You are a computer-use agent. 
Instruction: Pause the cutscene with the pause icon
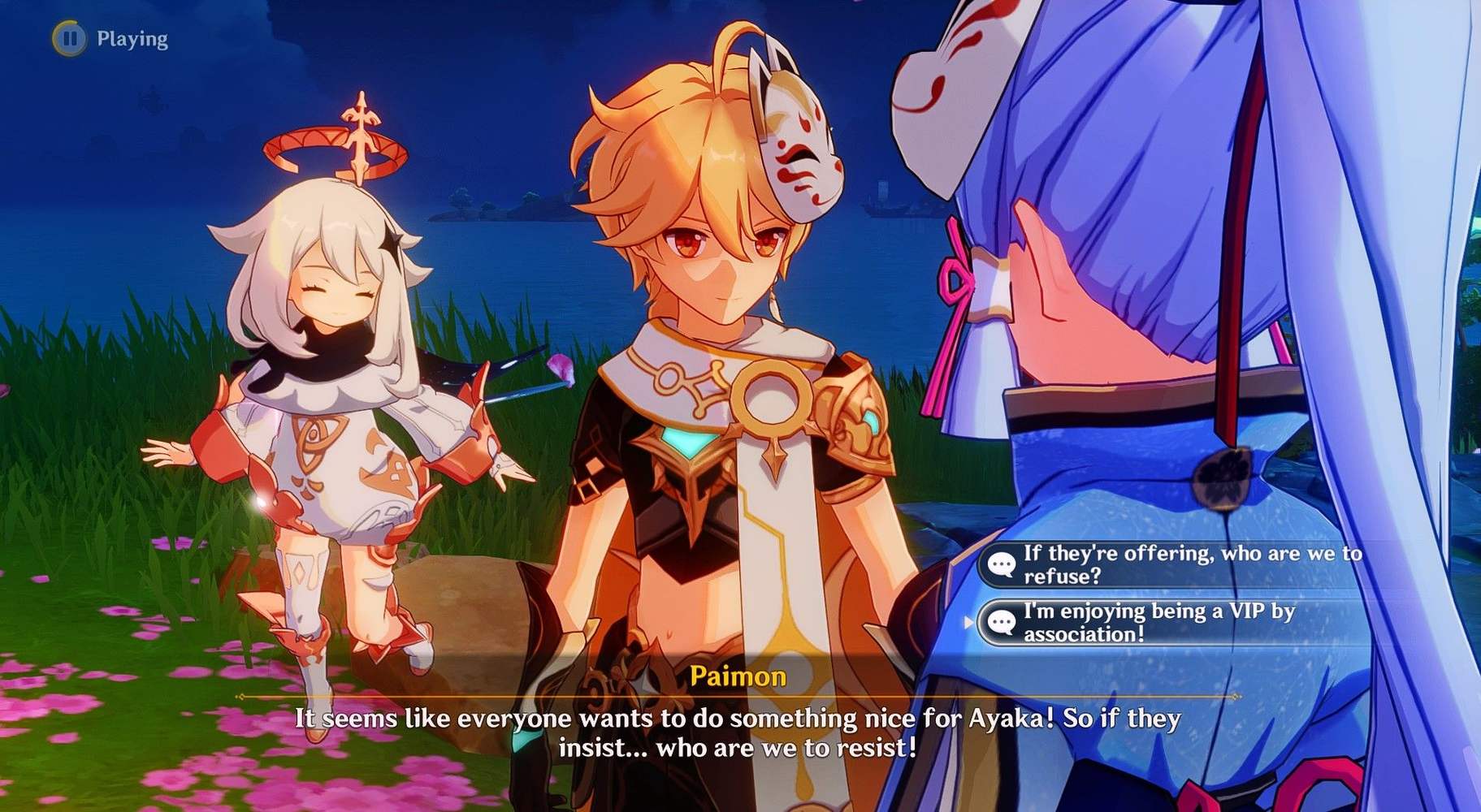(x=71, y=37)
